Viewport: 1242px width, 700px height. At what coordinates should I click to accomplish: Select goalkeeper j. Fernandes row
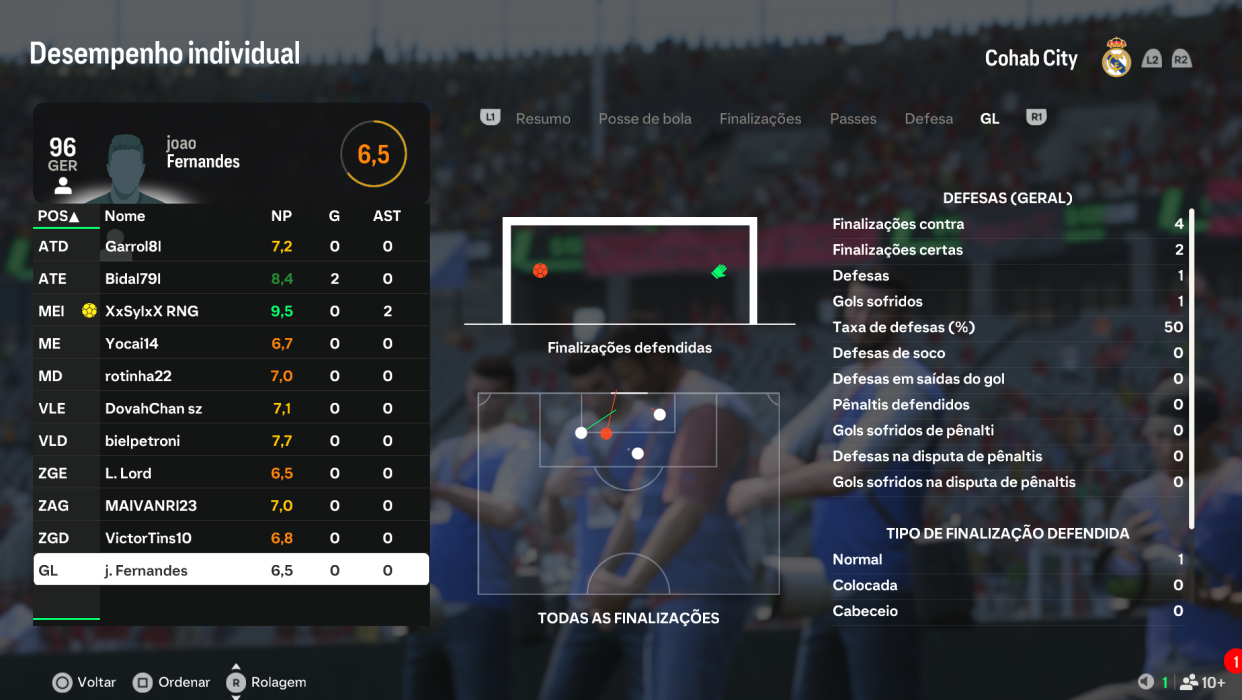click(231, 570)
